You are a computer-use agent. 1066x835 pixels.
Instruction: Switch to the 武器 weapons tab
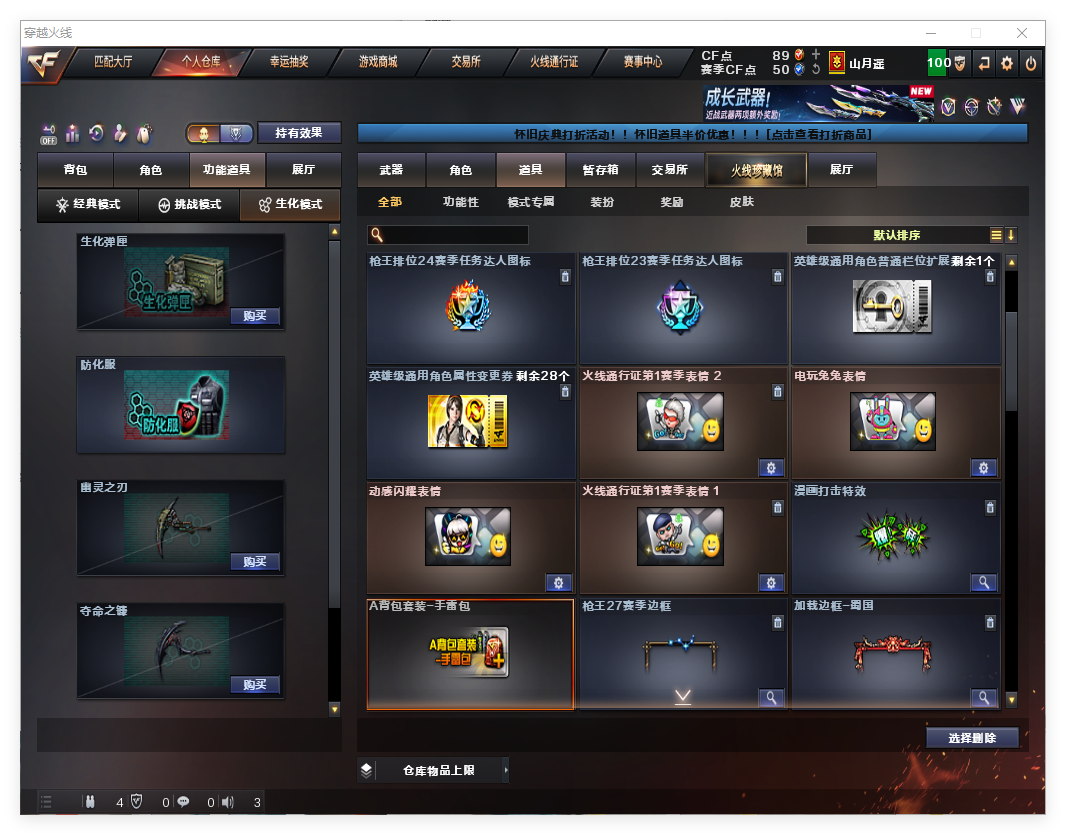[x=391, y=170]
